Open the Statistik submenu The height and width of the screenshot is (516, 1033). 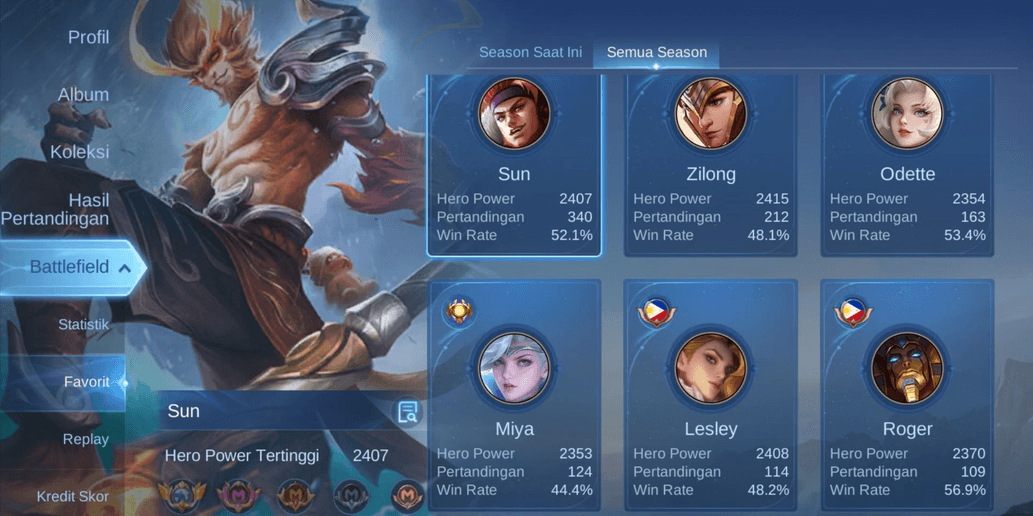pyautogui.click(x=83, y=325)
